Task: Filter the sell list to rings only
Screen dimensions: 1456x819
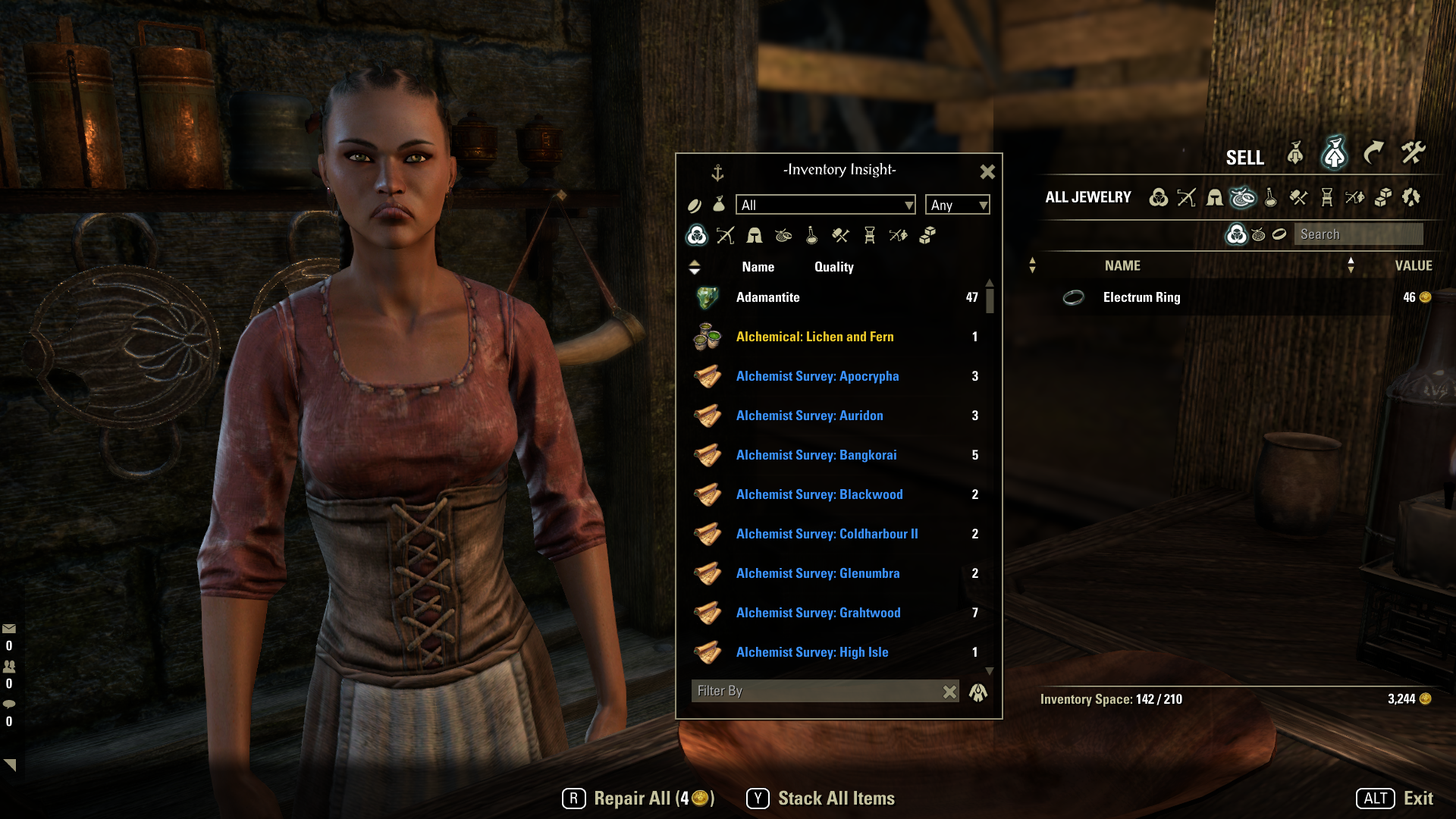Action: pos(1279,234)
